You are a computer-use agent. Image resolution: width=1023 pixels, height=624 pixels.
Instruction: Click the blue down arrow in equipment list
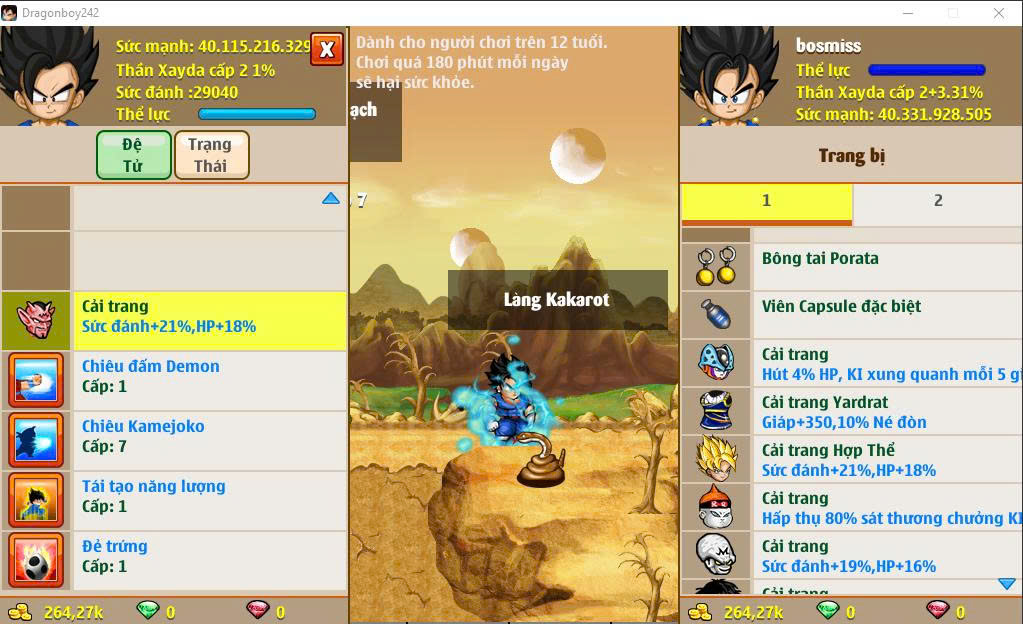point(1006,584)
